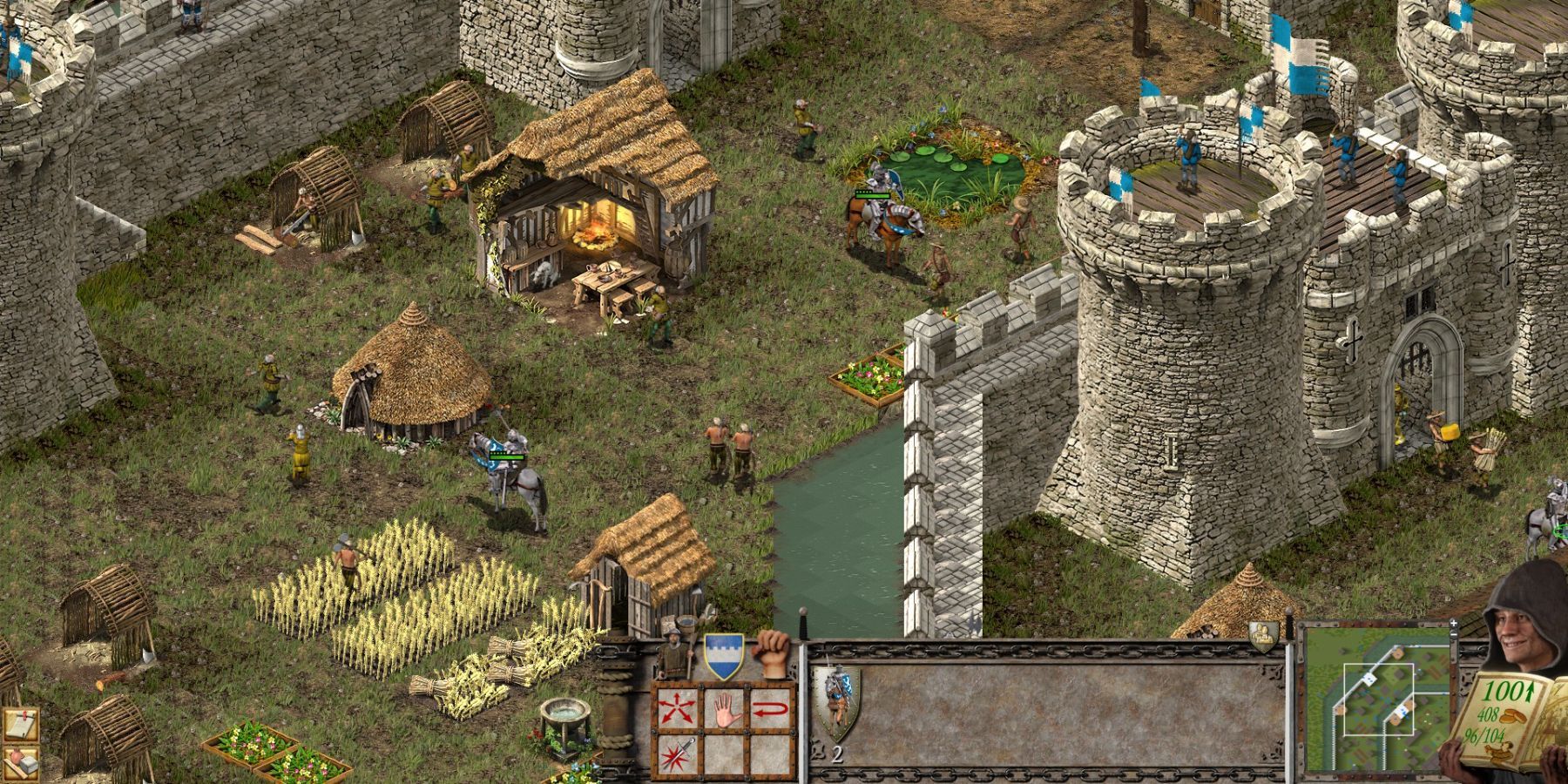This screenshot has width=1568, height=784.
Task: Click the plus control above the minimap
Action: coord(1454,623)
